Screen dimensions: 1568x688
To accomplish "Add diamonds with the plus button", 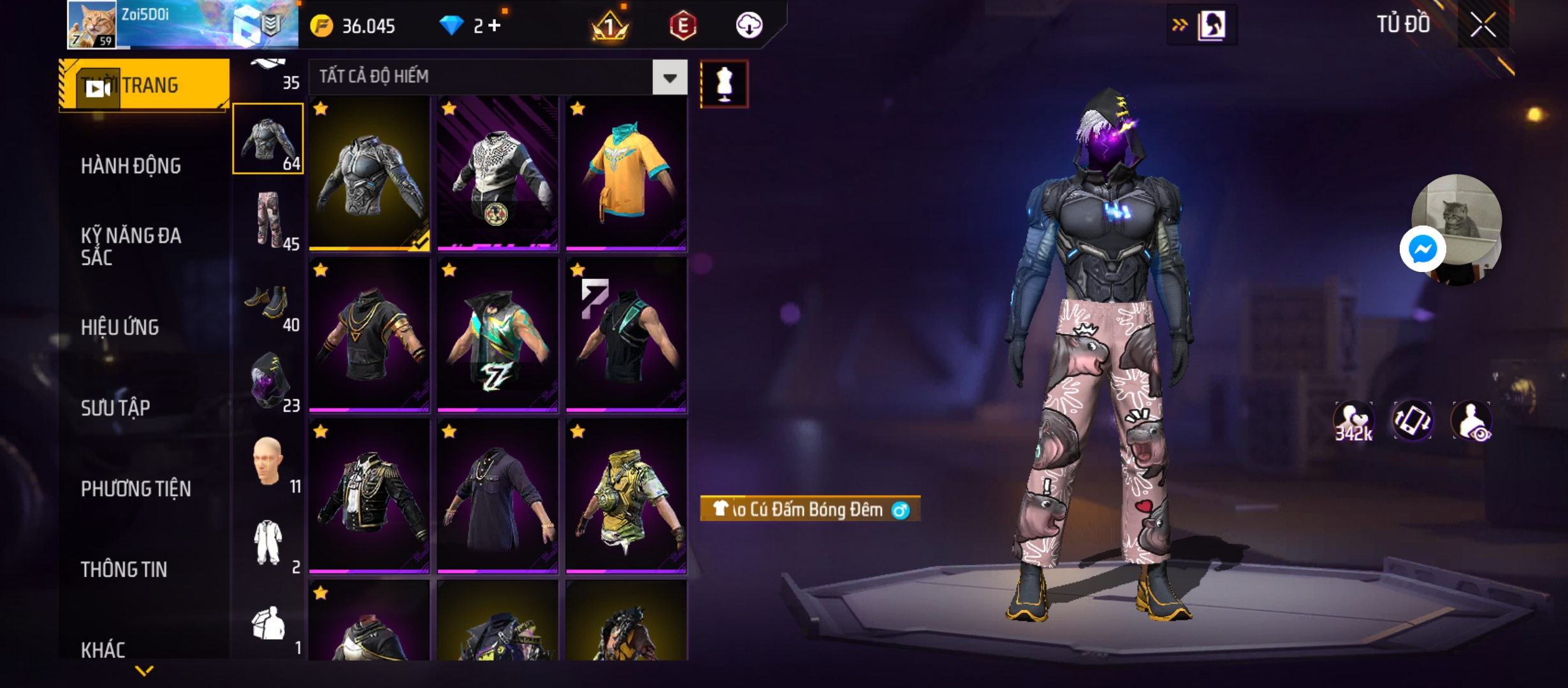I will [495, 26].
